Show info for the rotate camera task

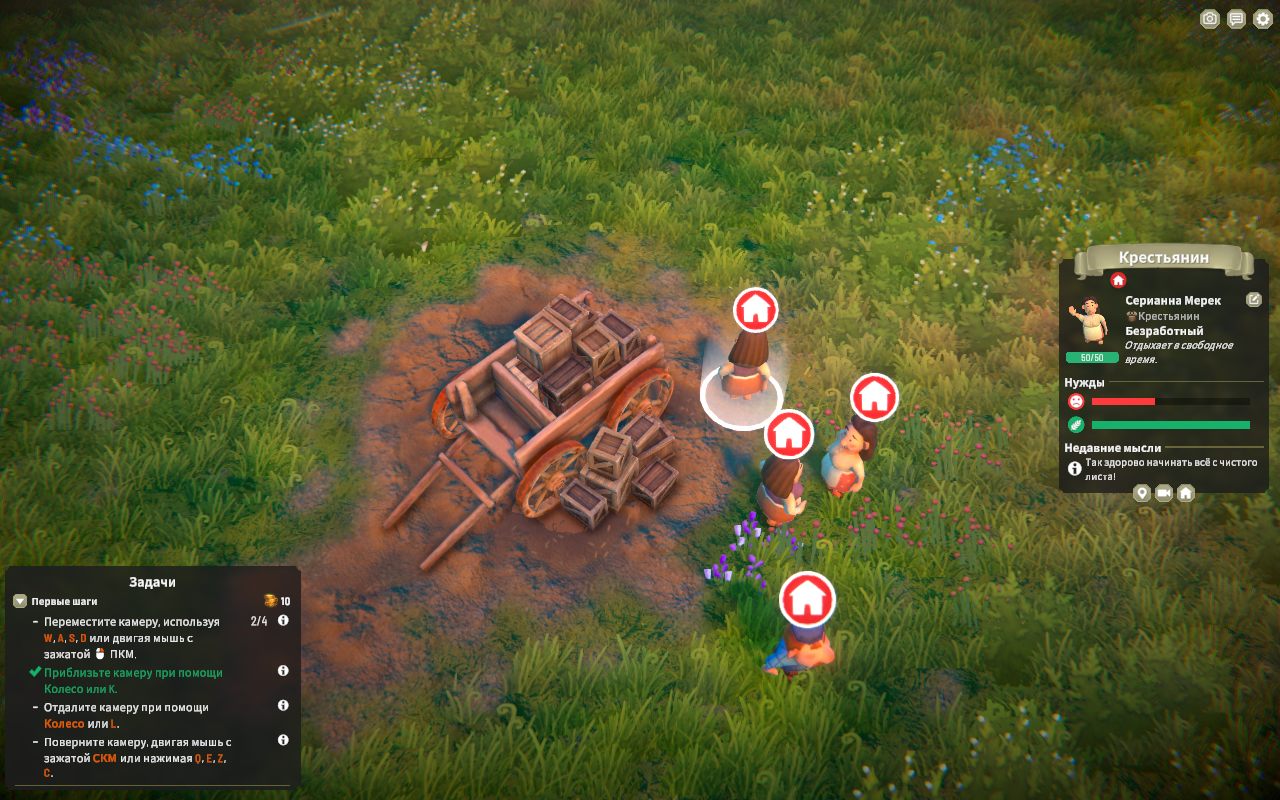tap(283, 741)
